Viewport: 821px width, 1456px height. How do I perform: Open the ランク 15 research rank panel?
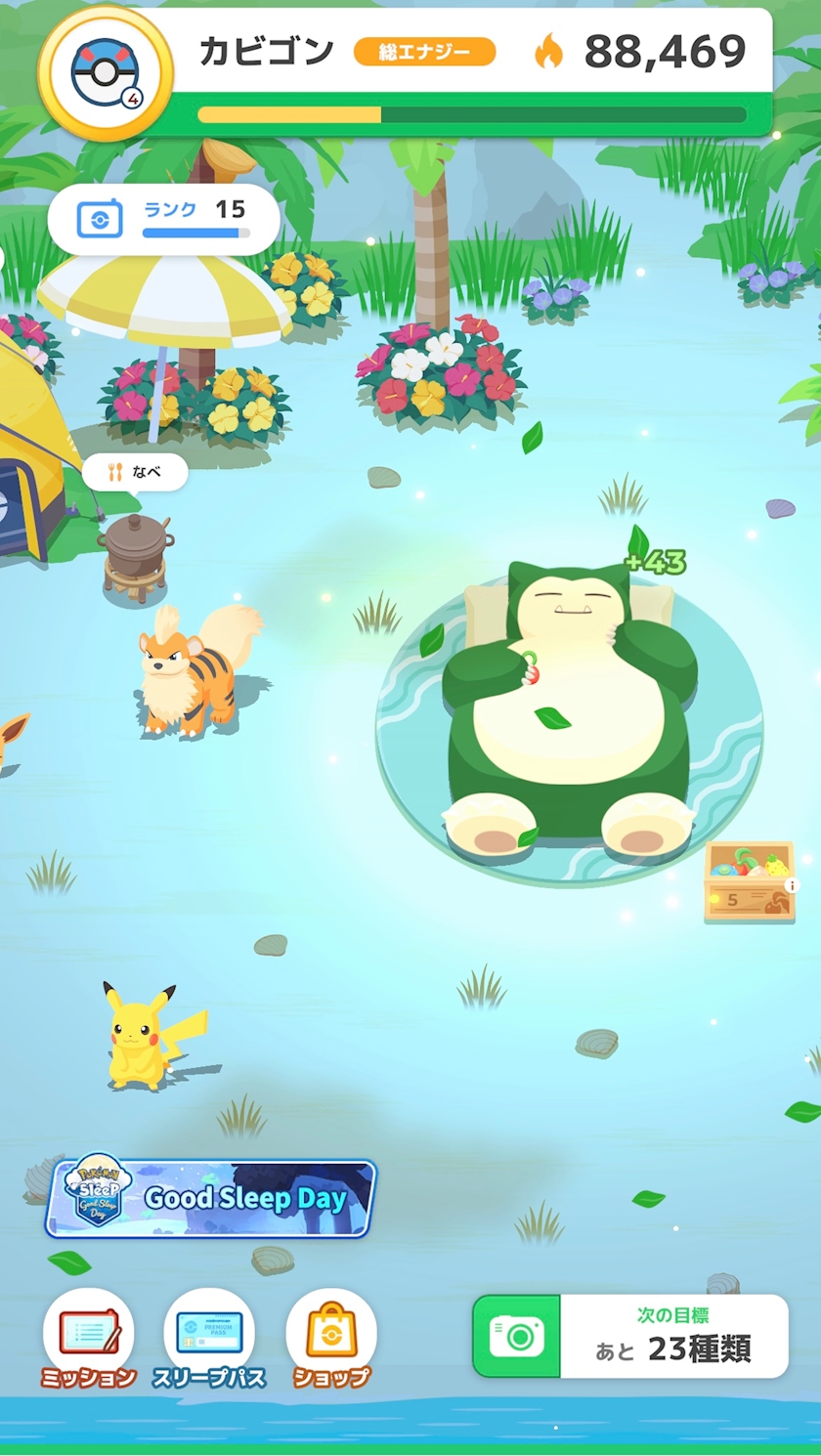163,219
